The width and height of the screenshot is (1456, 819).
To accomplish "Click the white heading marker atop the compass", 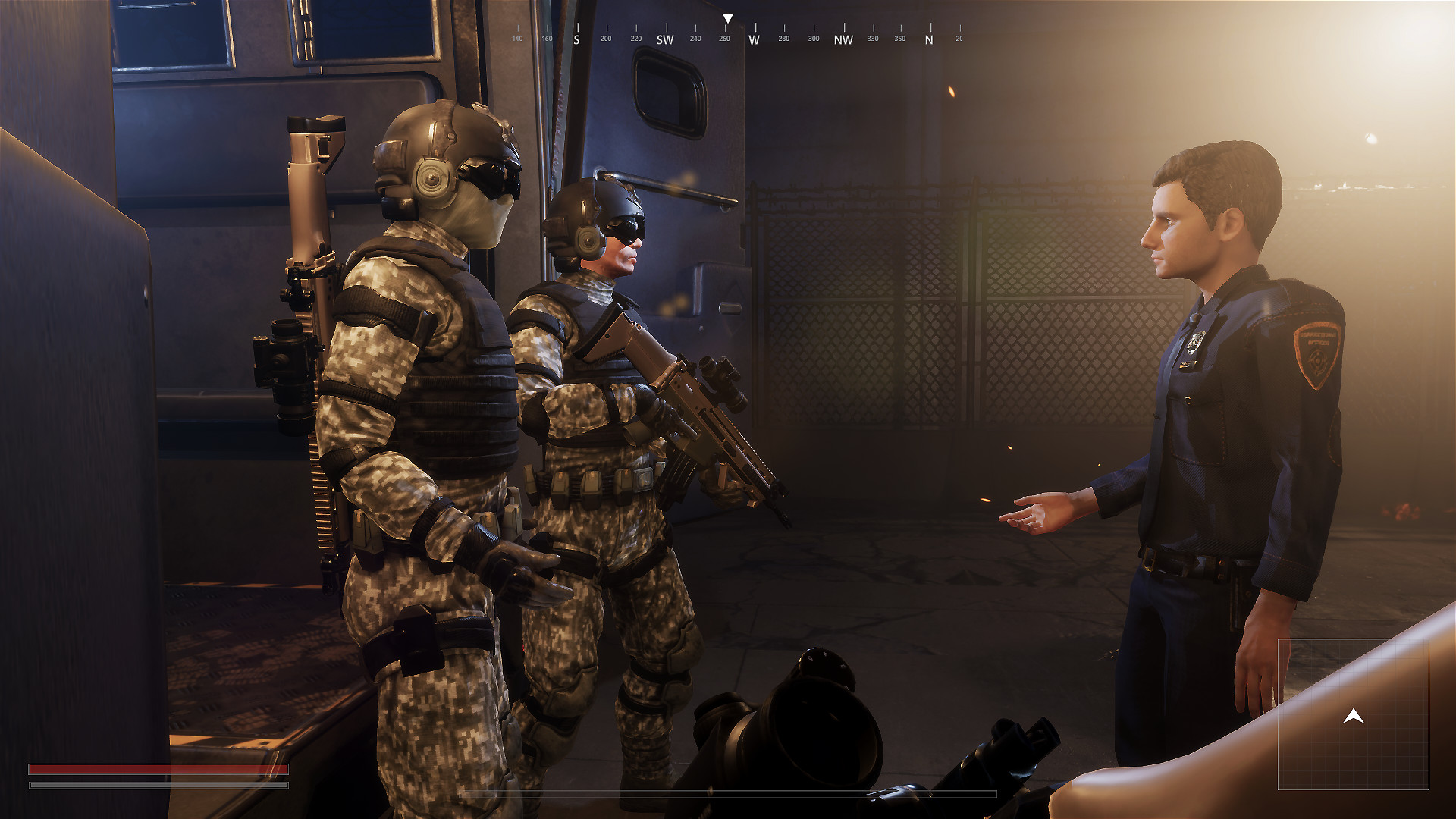I will [x=730, y=17].
